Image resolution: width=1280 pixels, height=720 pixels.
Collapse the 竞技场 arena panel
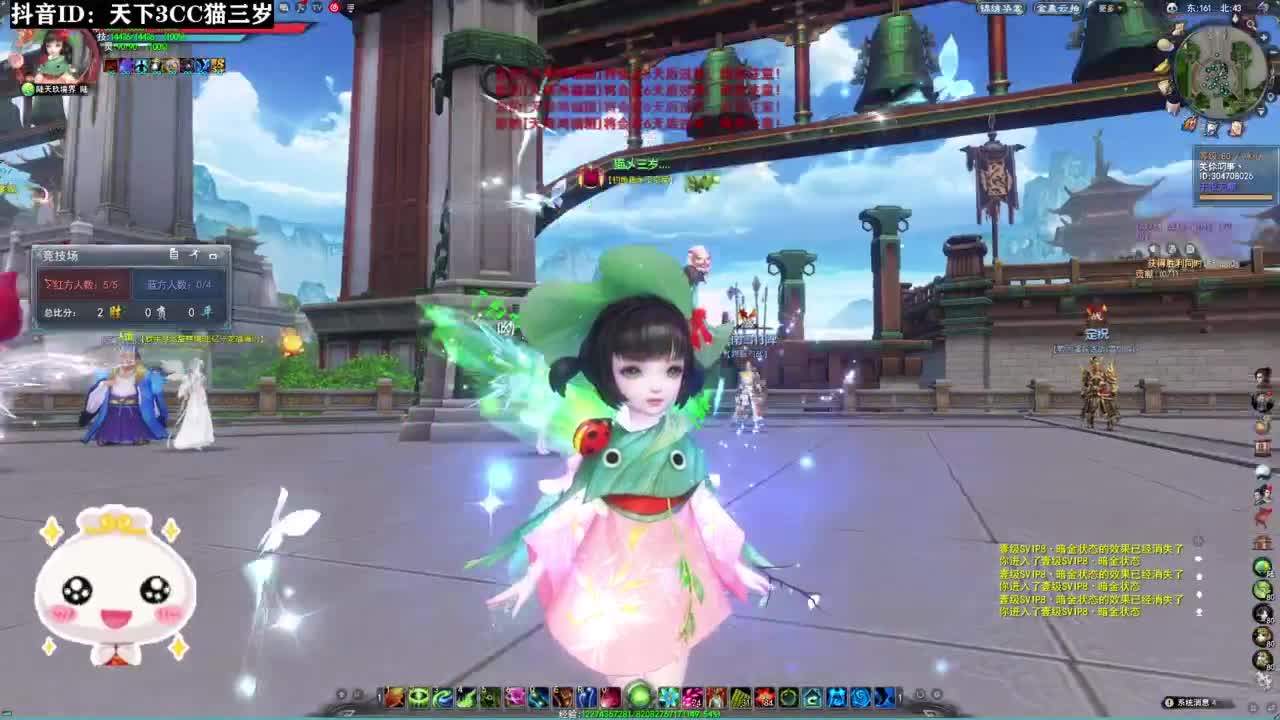[214, 255]
